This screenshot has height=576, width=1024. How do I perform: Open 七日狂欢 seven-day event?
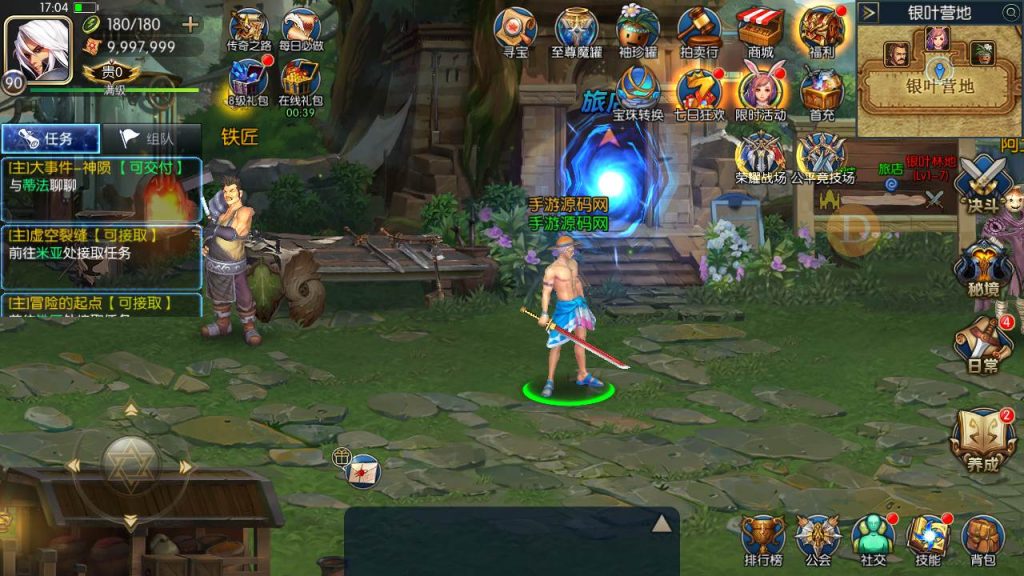point(699,92)
